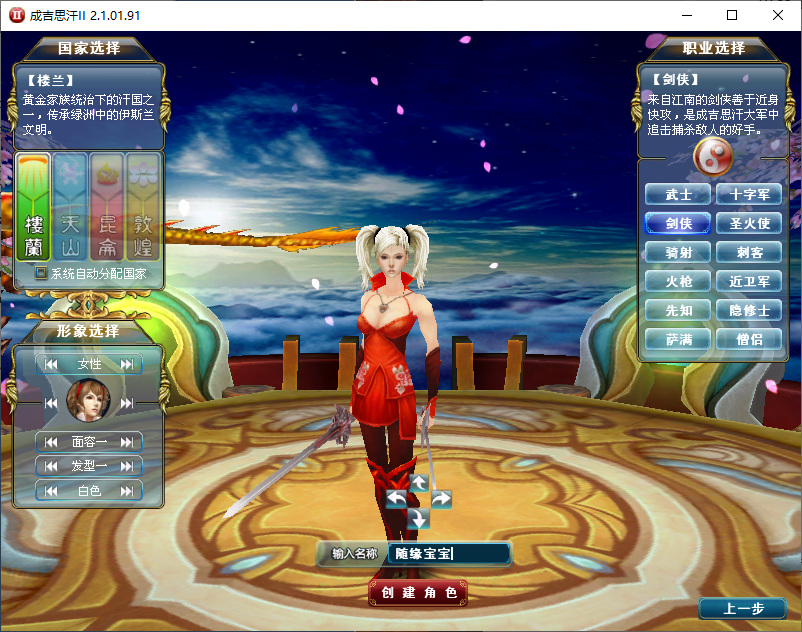Image resolution: width=802 pixels, height=632 pixels.
Task: Select the 僧侣 class button
Action: (749, 340)
